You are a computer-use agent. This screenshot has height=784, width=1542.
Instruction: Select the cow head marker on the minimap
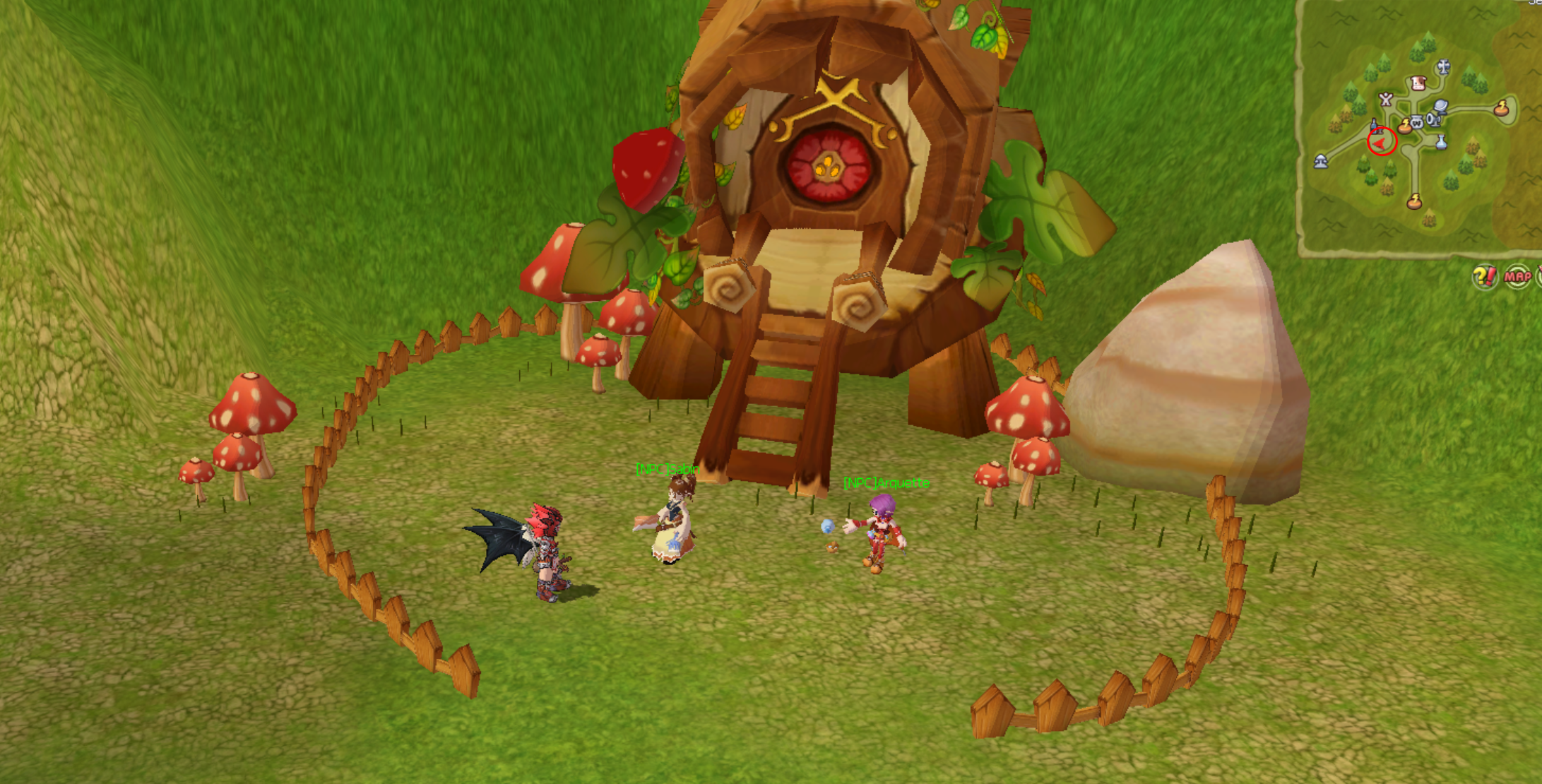[x=1418, y=83]
